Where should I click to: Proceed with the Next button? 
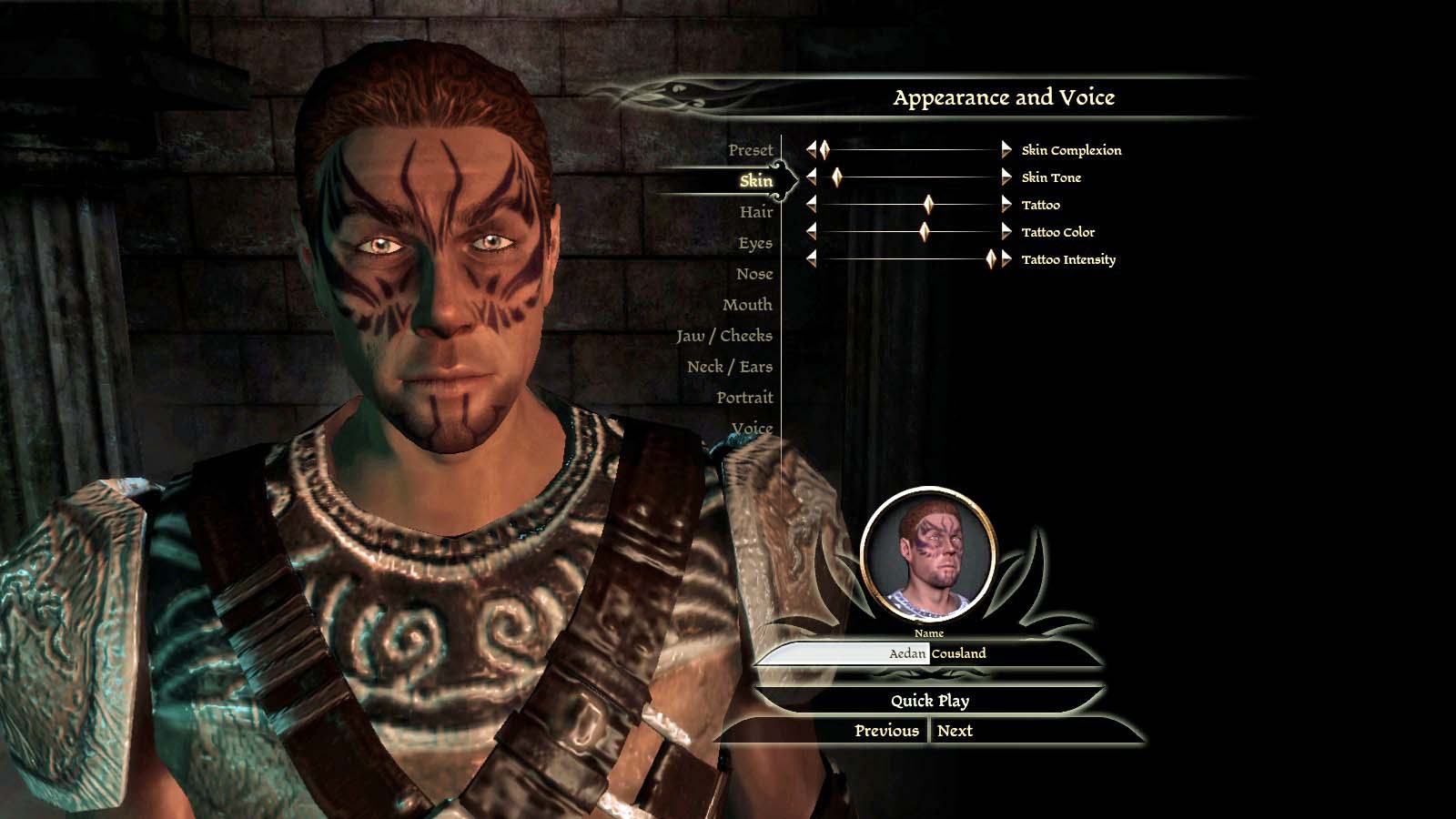tap(955, 731)
